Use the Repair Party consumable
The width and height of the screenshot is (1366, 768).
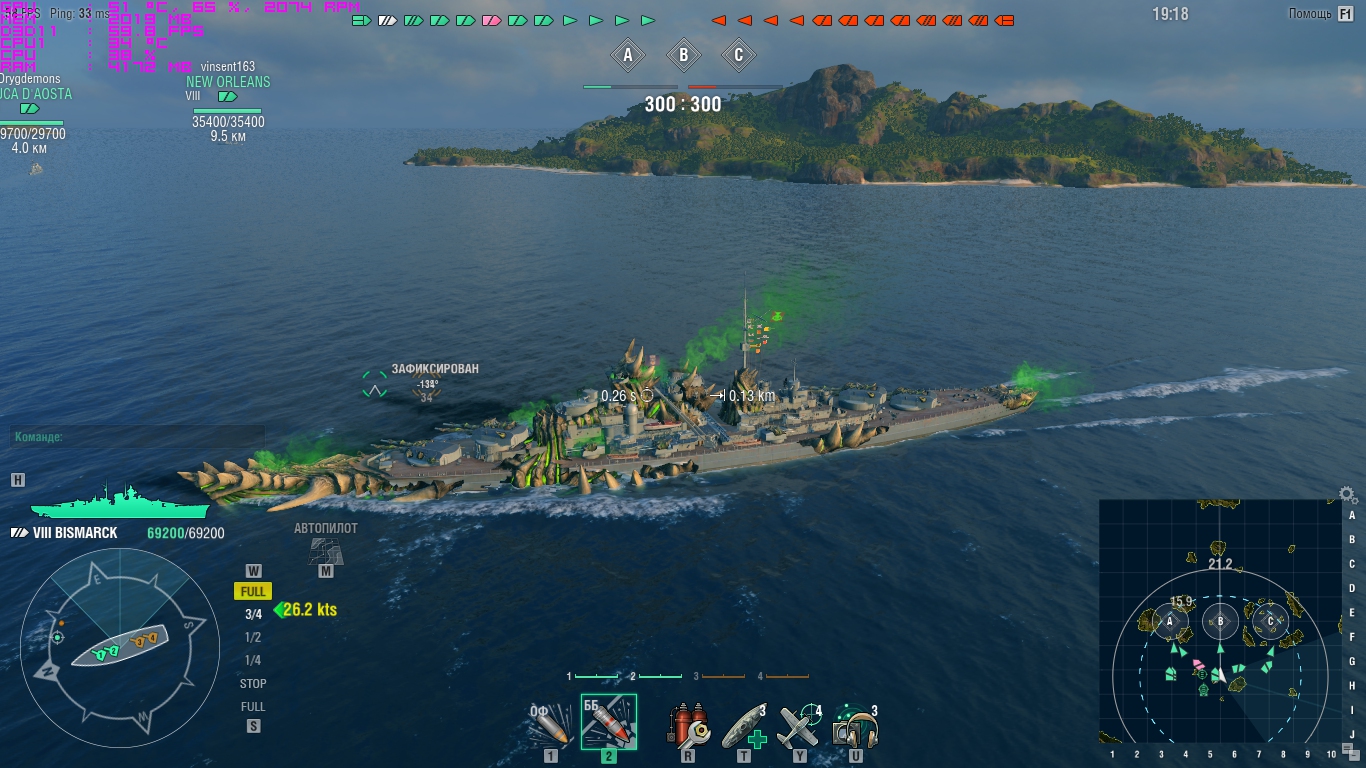pos(744,725)
